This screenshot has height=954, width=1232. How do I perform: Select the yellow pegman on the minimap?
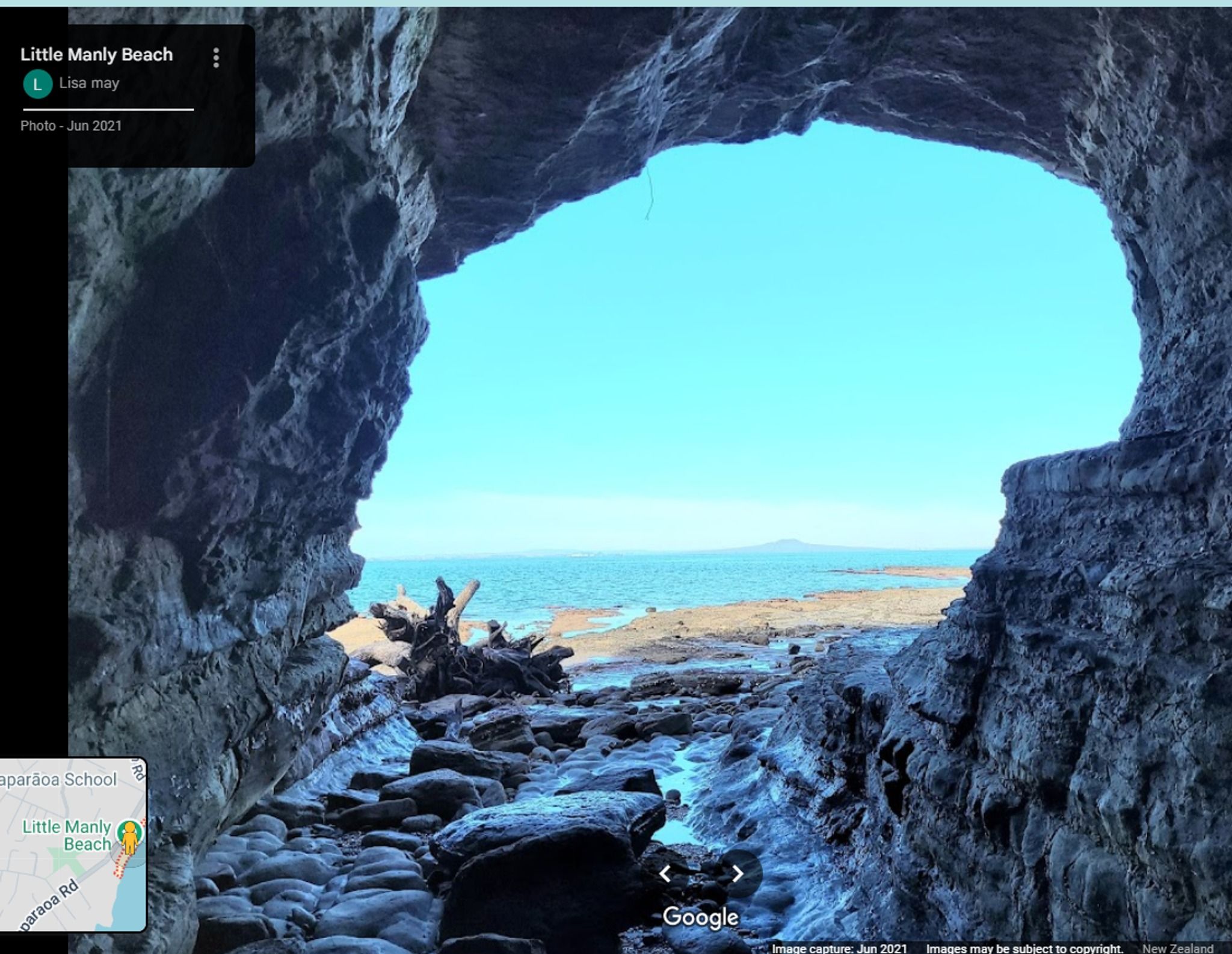click(x=129, y=837)
